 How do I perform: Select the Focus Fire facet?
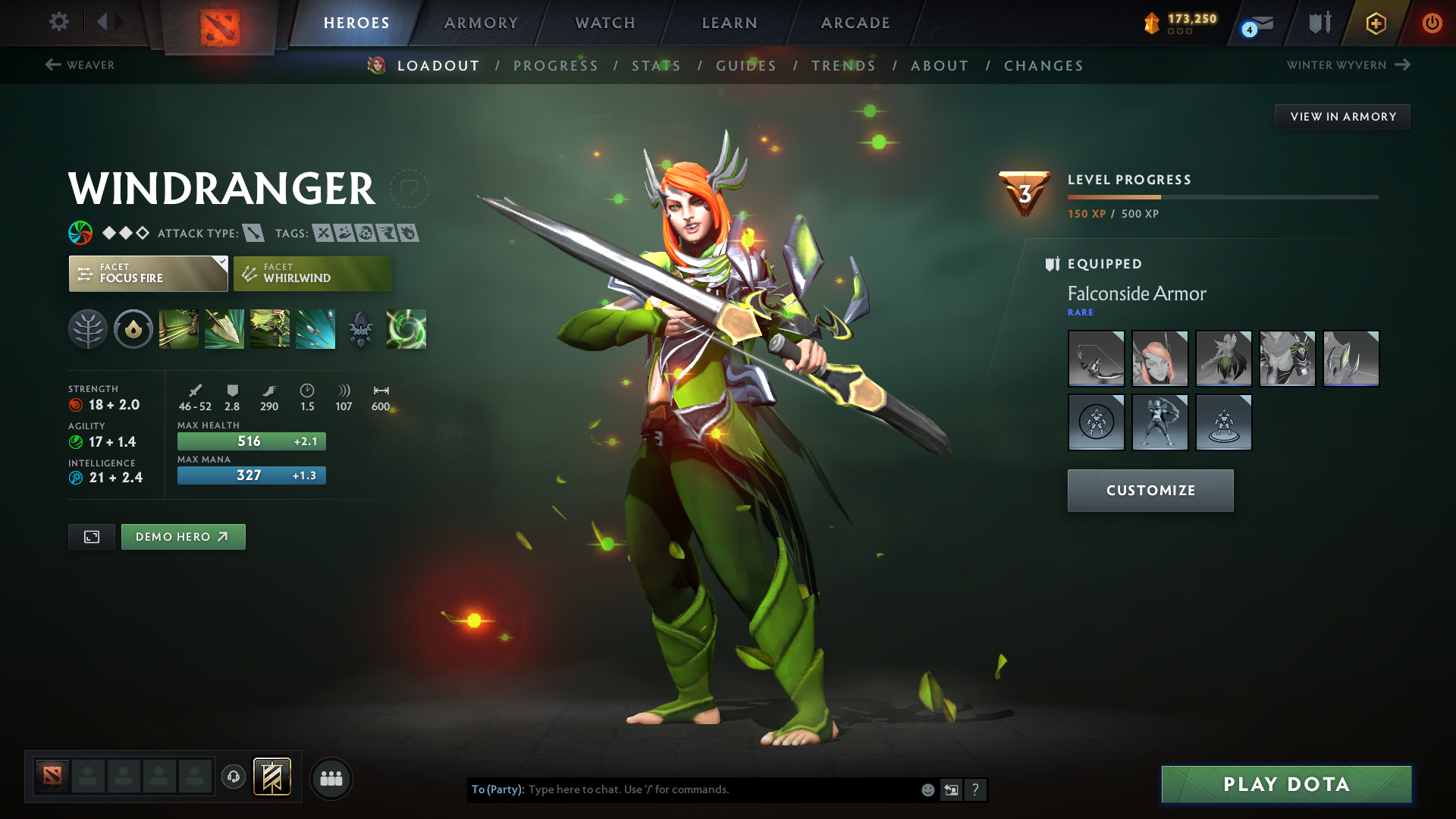point(148,274)
